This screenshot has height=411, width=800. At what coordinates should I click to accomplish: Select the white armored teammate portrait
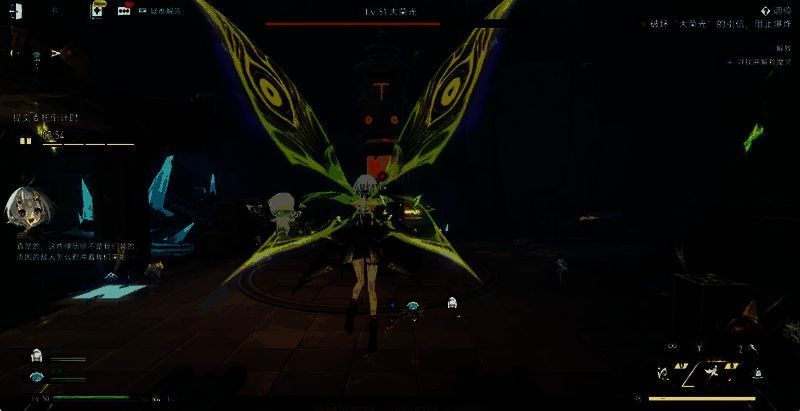click(x=37, y=355)
